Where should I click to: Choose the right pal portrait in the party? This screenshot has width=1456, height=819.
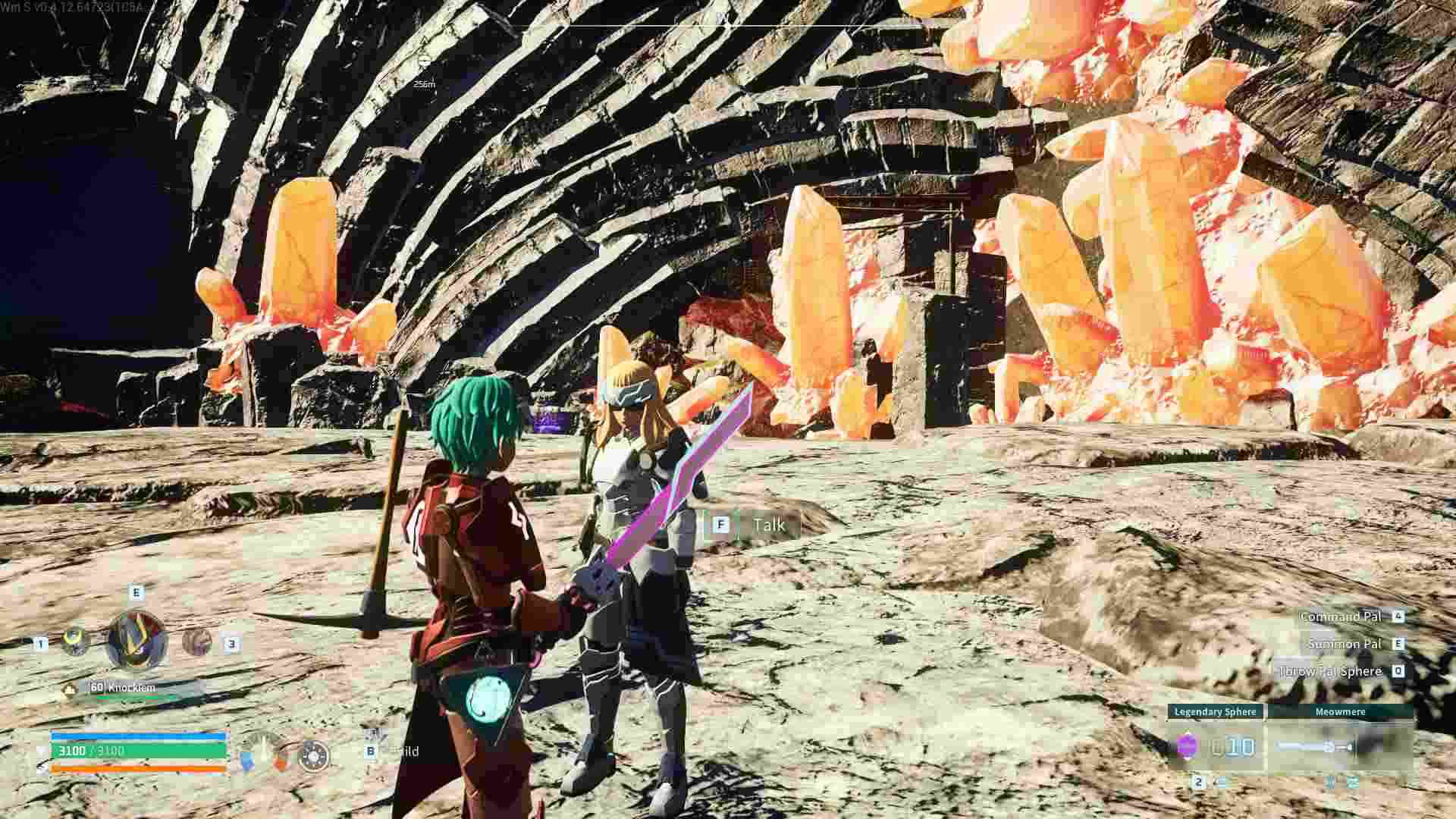click(x=196, y=642)
